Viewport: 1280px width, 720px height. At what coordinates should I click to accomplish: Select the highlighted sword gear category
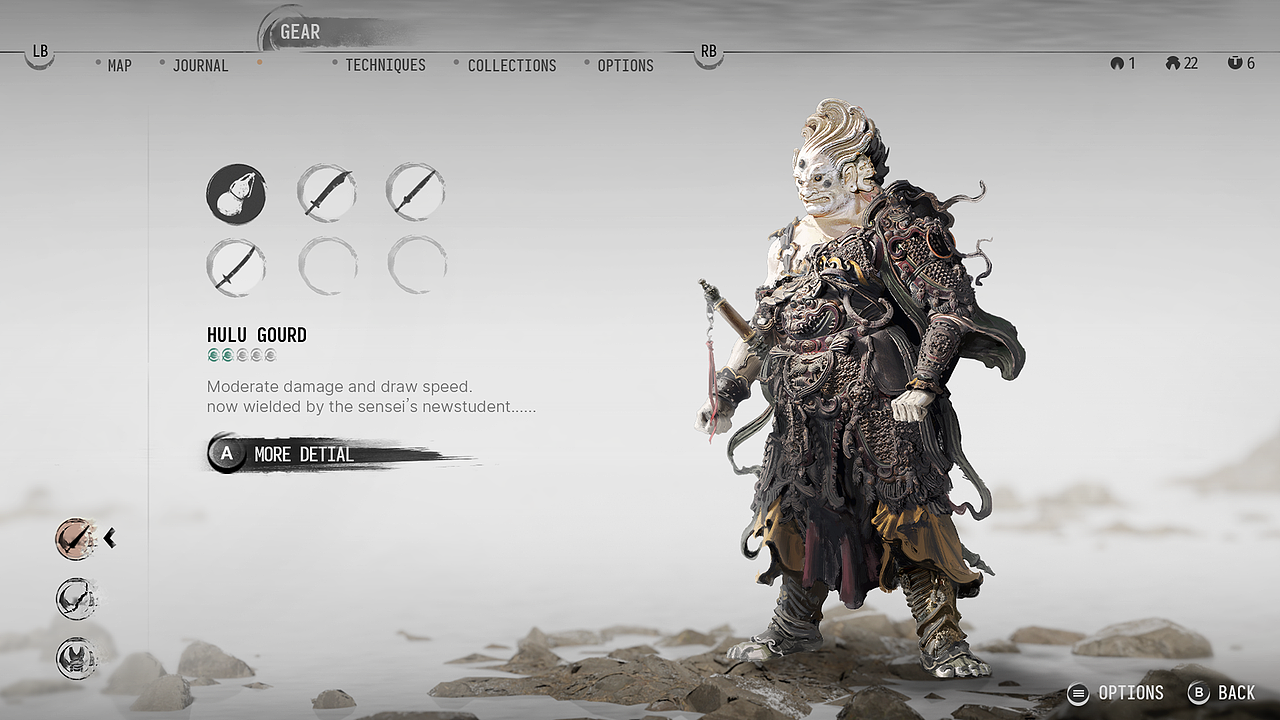coord(75,539)
